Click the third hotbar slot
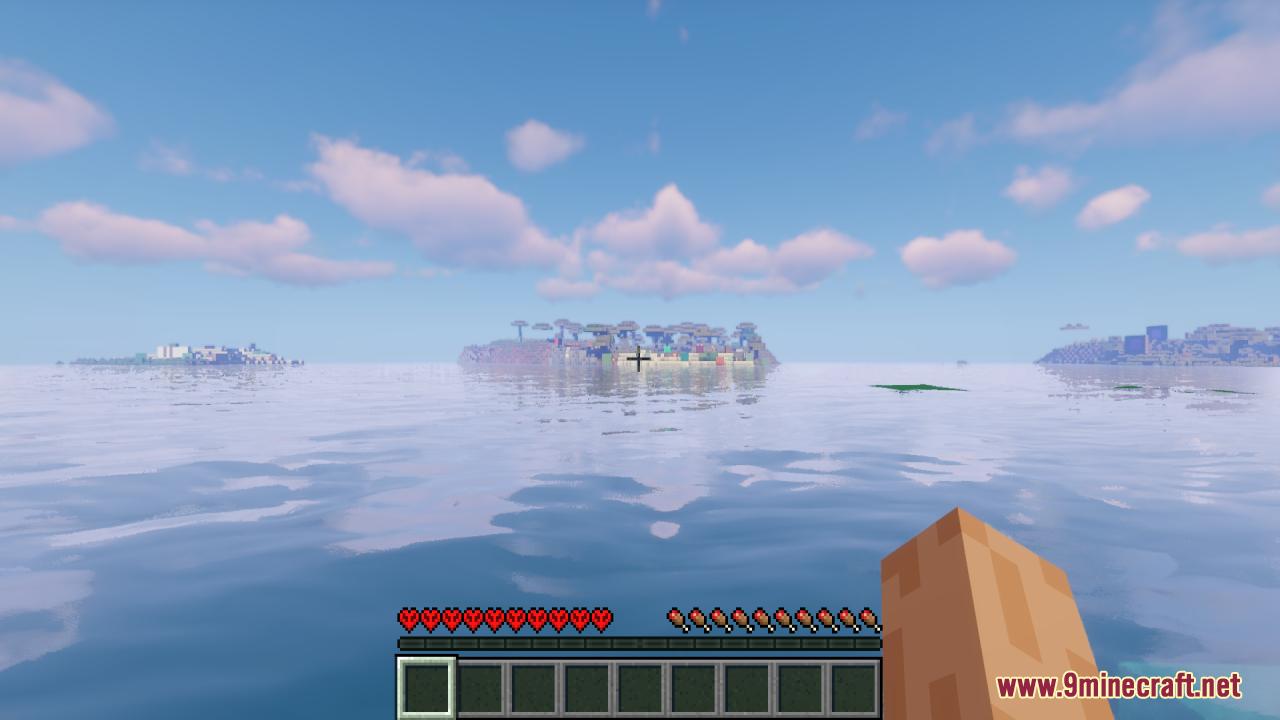 point(531,683)
